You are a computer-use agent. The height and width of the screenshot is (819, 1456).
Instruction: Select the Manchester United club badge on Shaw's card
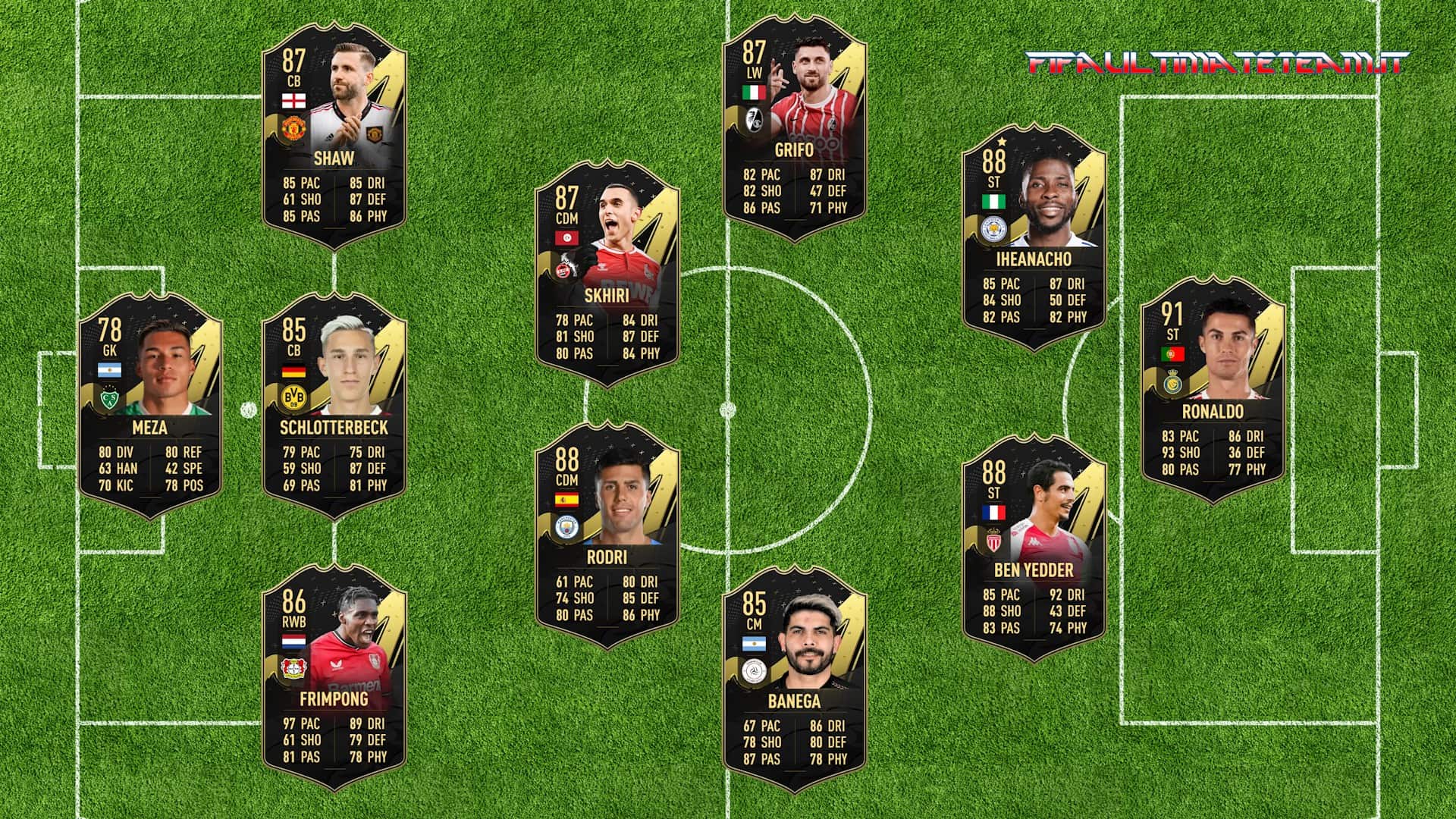click(x=293, y=129)
